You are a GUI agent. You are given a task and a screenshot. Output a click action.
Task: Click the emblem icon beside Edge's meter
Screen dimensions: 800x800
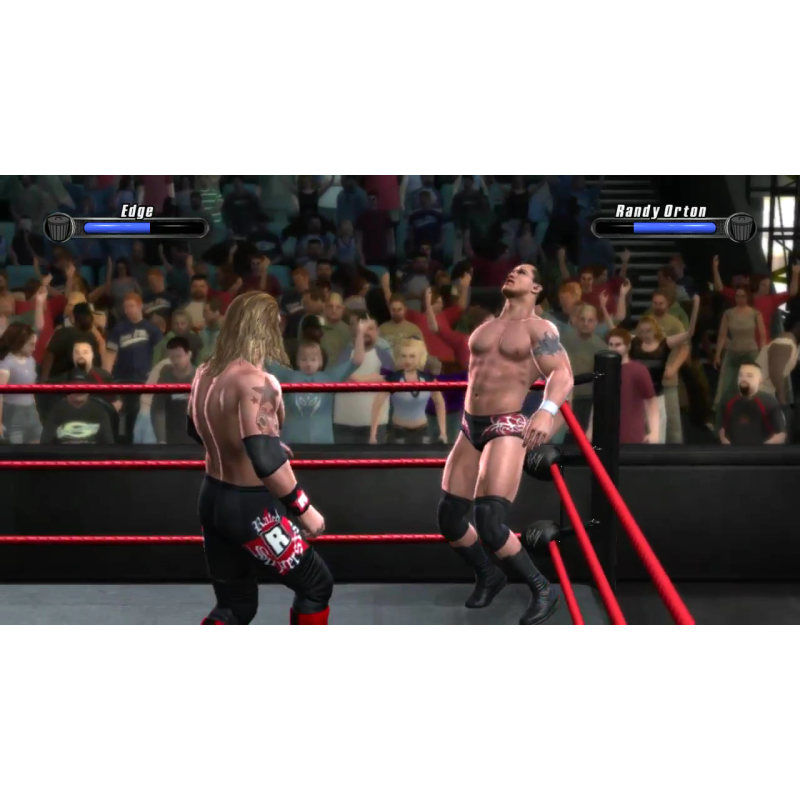(59, 227)
